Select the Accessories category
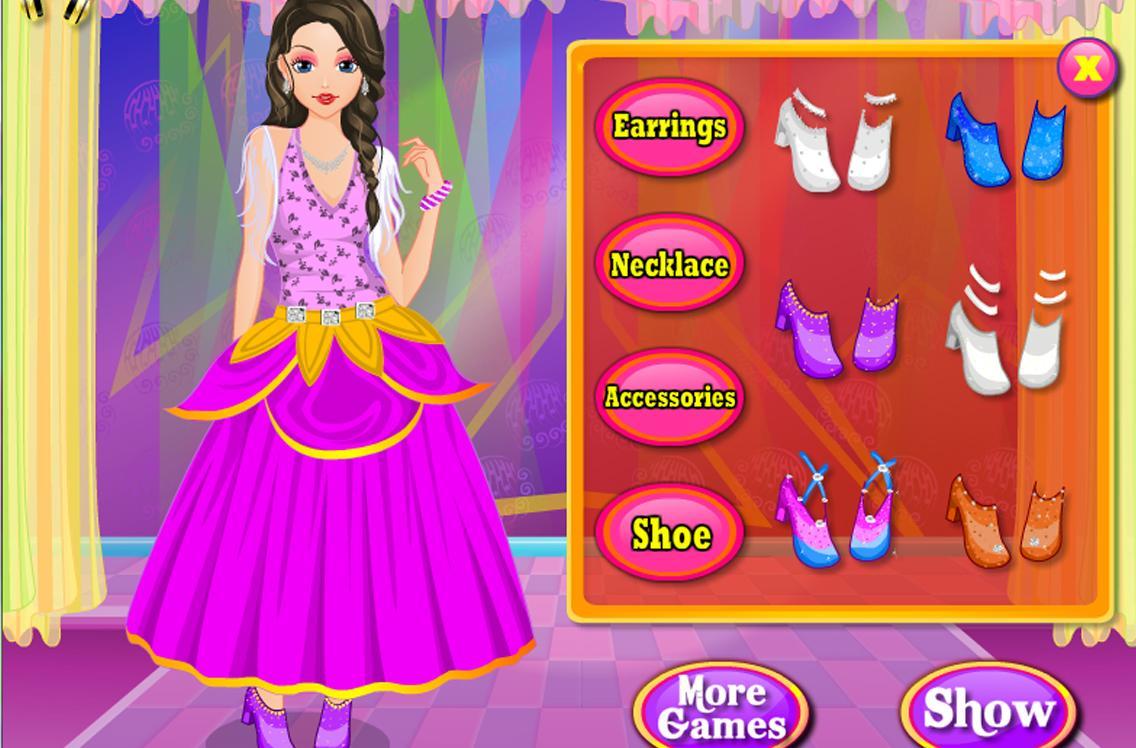 (x=669, y=397)
